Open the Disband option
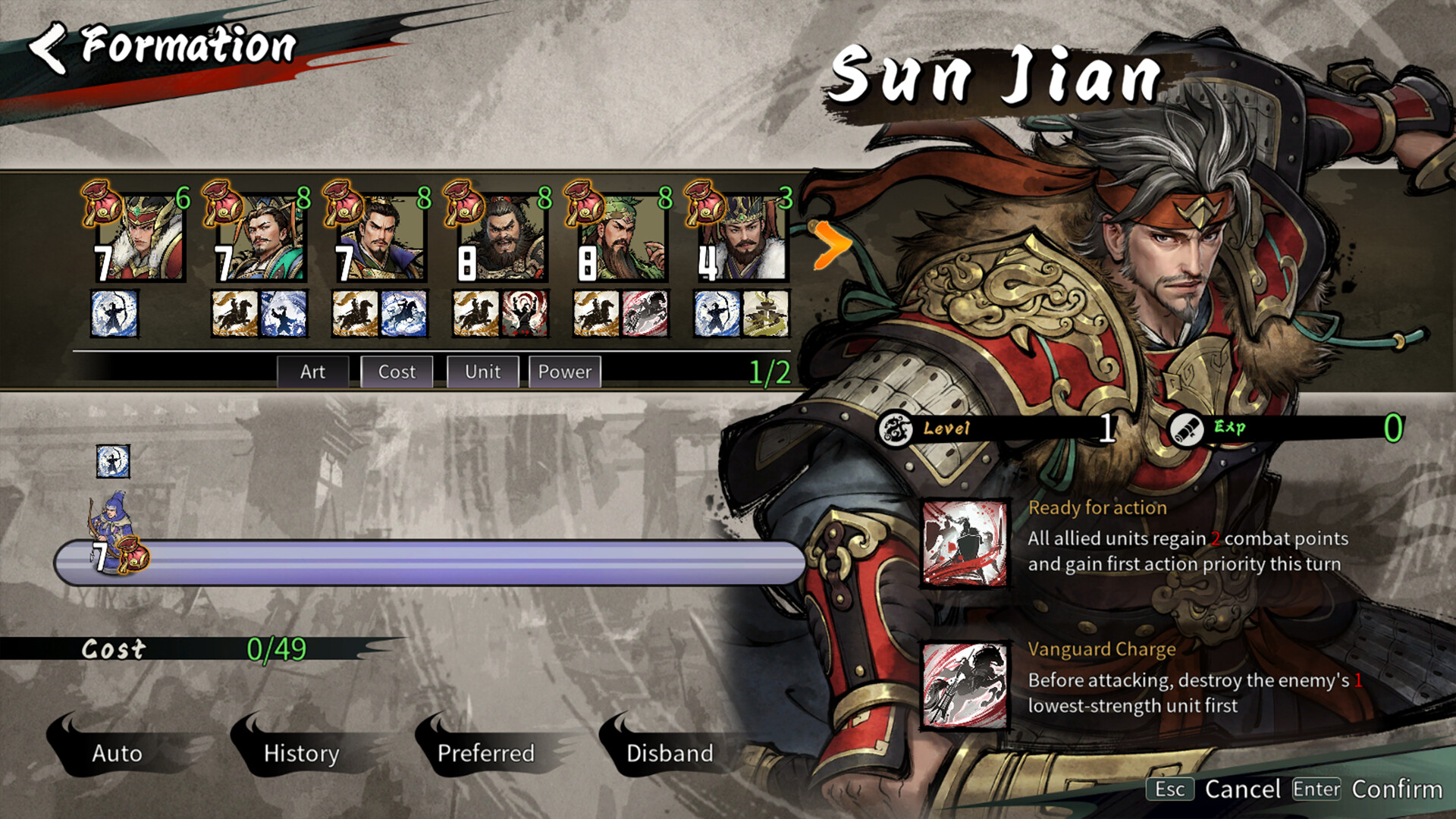The image size is (1456, 819). (670, 754)
